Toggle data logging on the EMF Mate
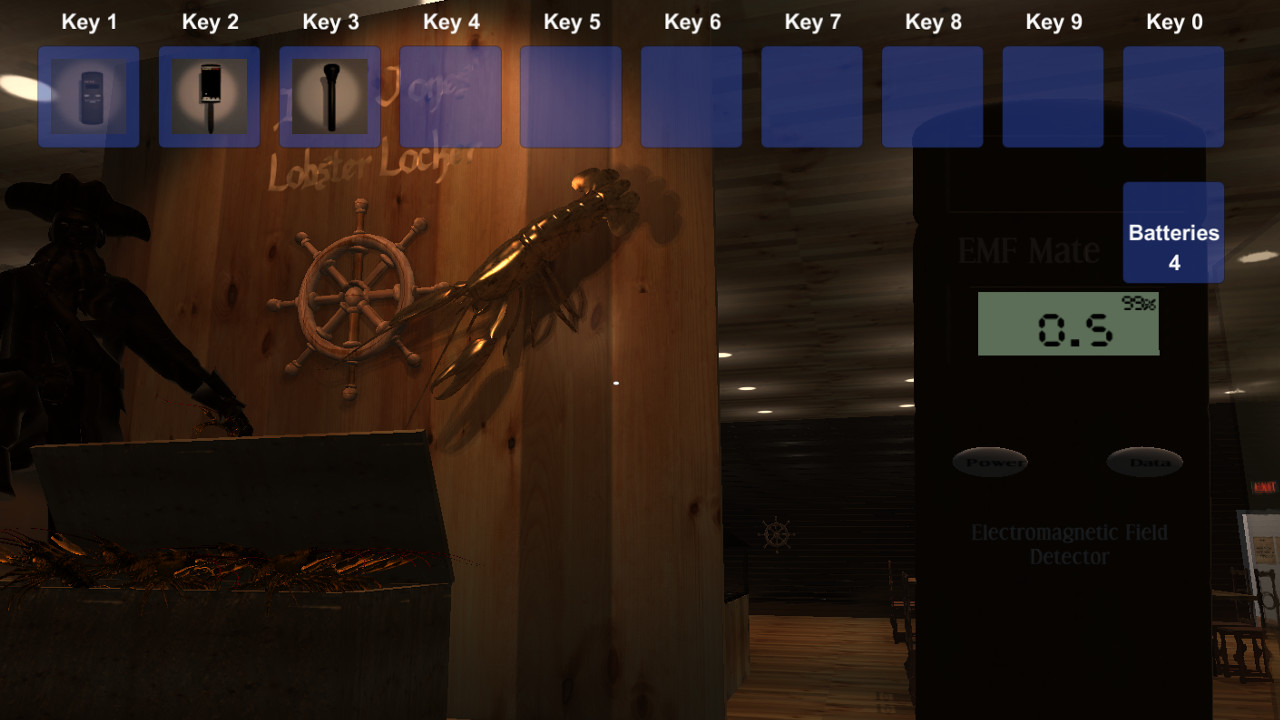The image size is (1280, 720). 1144,462
